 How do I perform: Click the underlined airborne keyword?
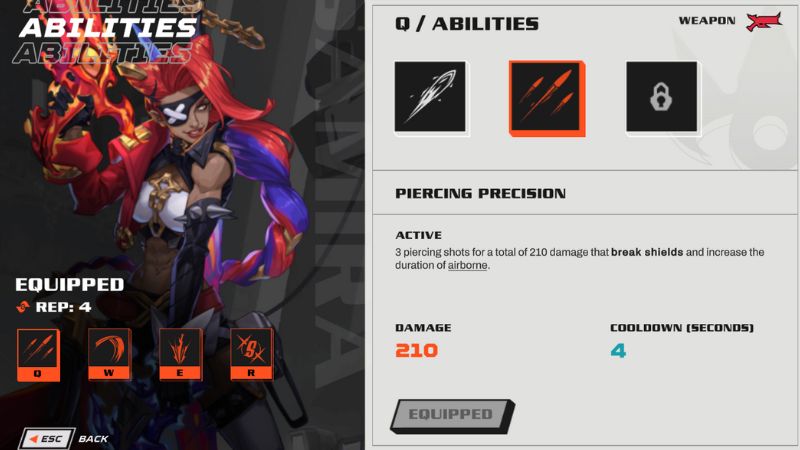click(468, 266)
